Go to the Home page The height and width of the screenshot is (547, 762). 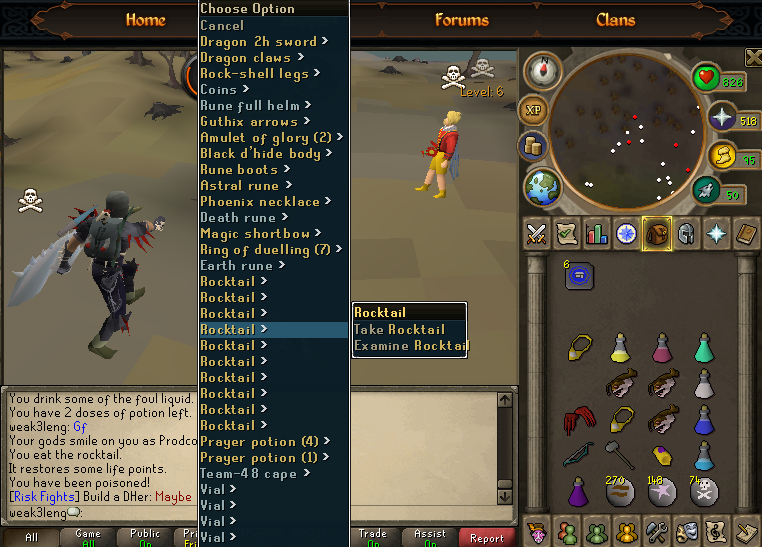coord(145,20)
